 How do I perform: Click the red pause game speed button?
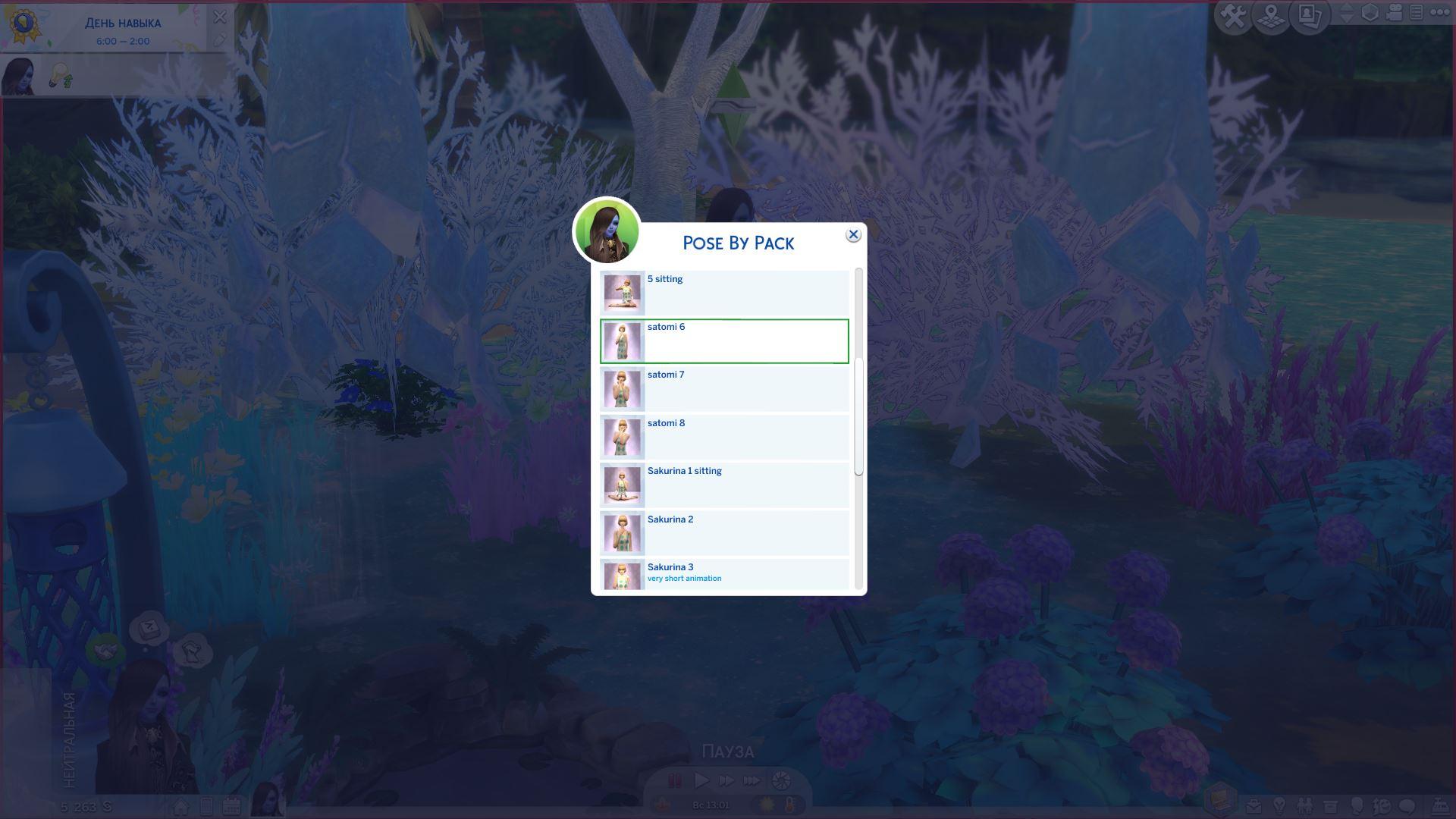pos(674,780)
